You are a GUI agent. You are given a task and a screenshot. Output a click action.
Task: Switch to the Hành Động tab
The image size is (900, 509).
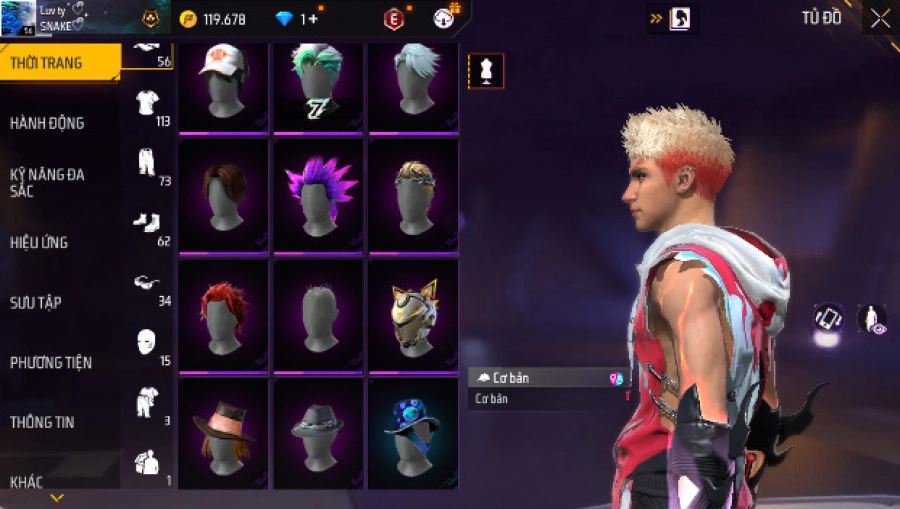pos(47,123)
